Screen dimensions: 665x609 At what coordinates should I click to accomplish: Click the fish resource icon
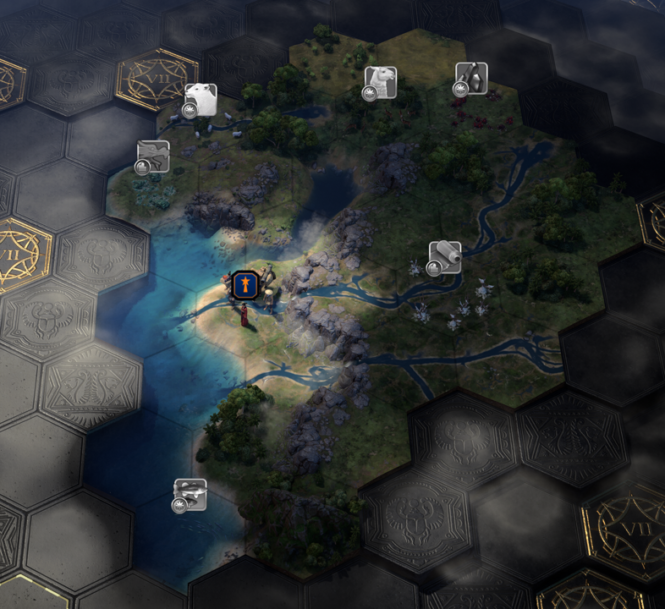click(190, 494)
